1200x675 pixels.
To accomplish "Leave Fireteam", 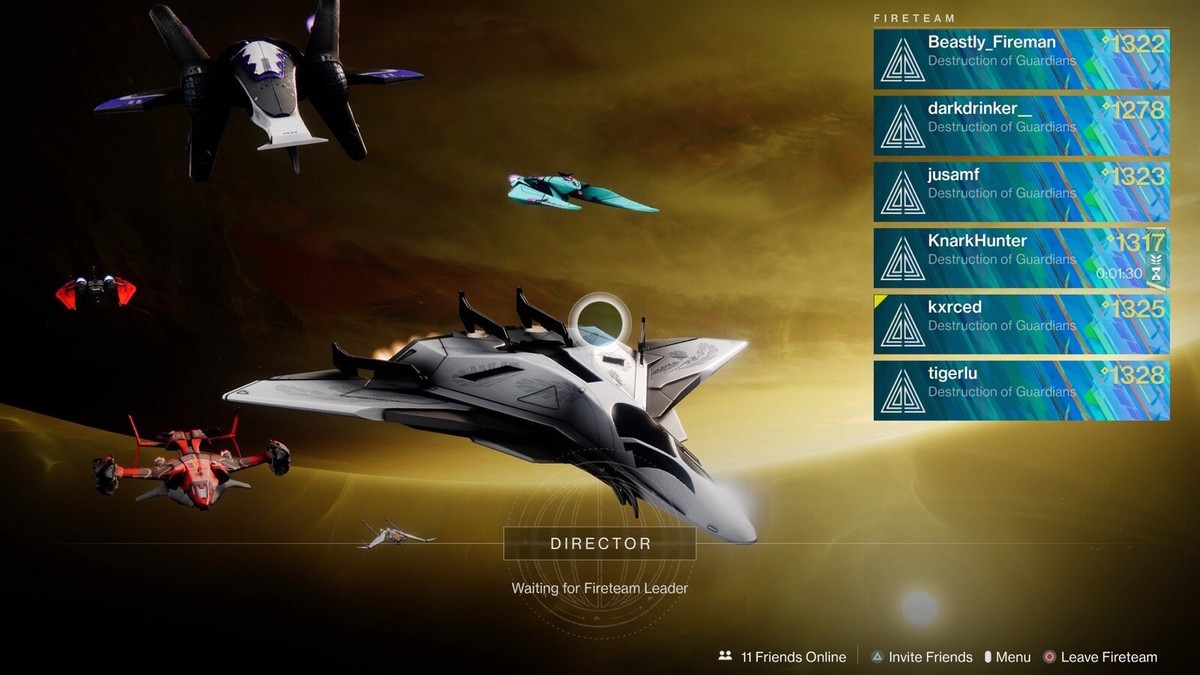I will click(1099, 657).
